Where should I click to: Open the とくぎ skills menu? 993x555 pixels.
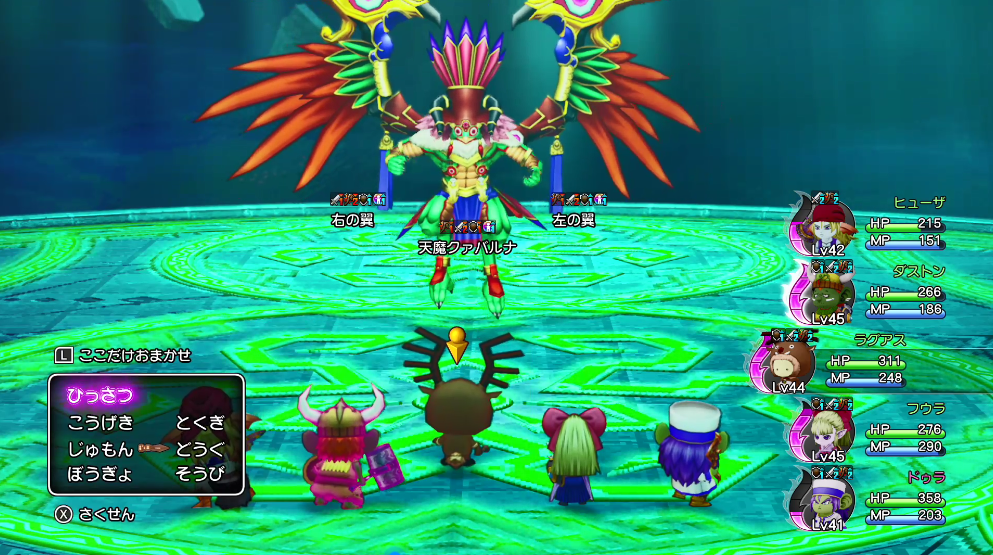[x=200, y=422]
